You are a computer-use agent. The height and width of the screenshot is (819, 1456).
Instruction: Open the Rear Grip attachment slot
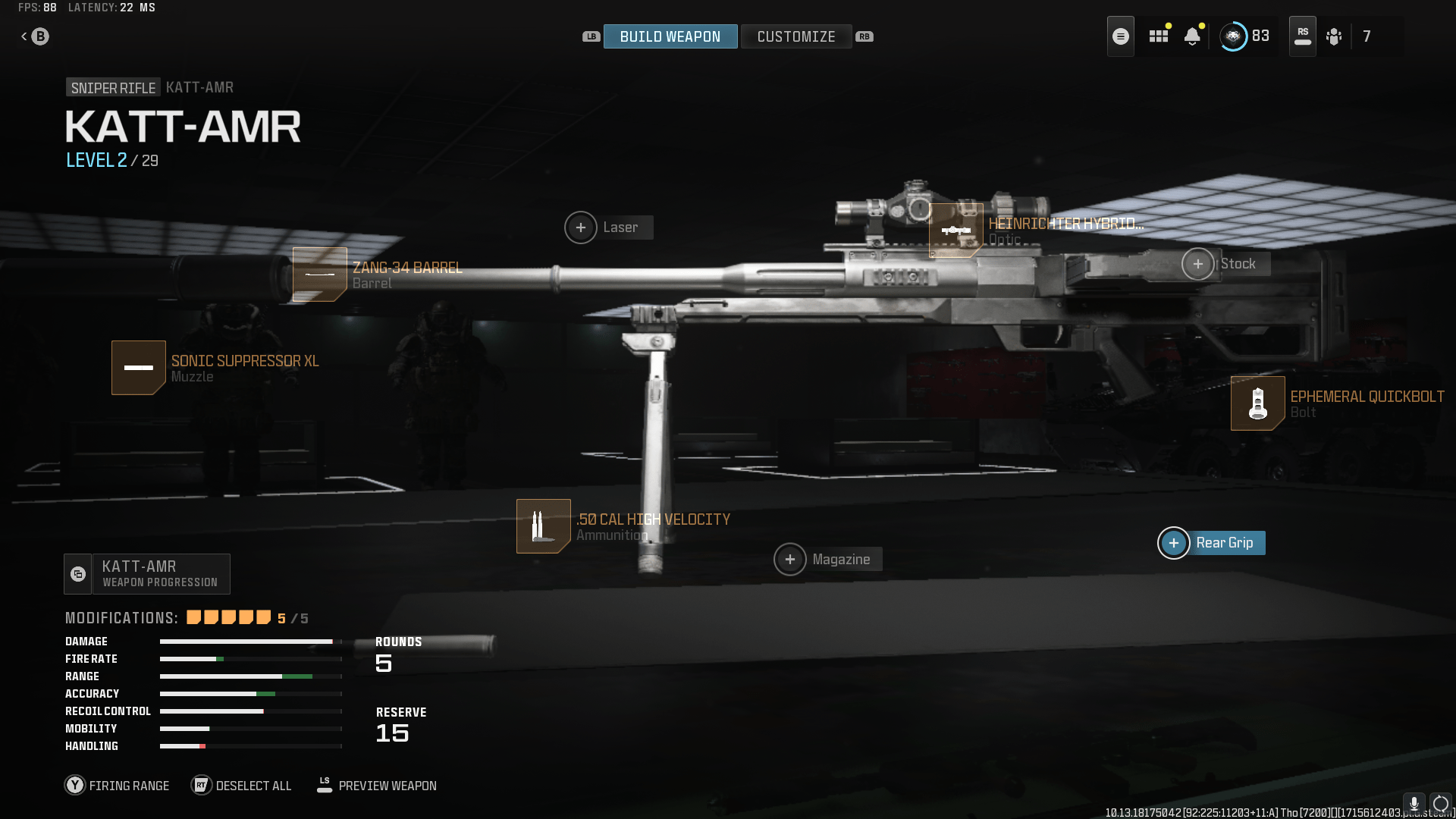(x=1174, y=543)
